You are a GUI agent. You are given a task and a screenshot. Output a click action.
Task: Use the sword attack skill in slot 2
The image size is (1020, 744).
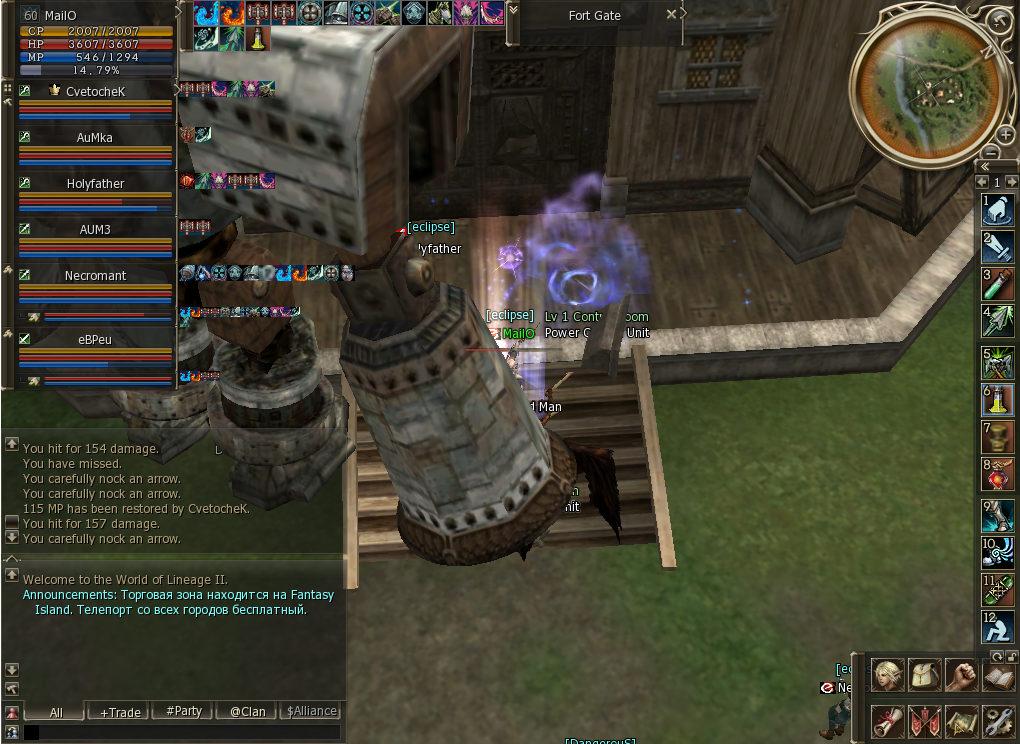pos(998,247)
